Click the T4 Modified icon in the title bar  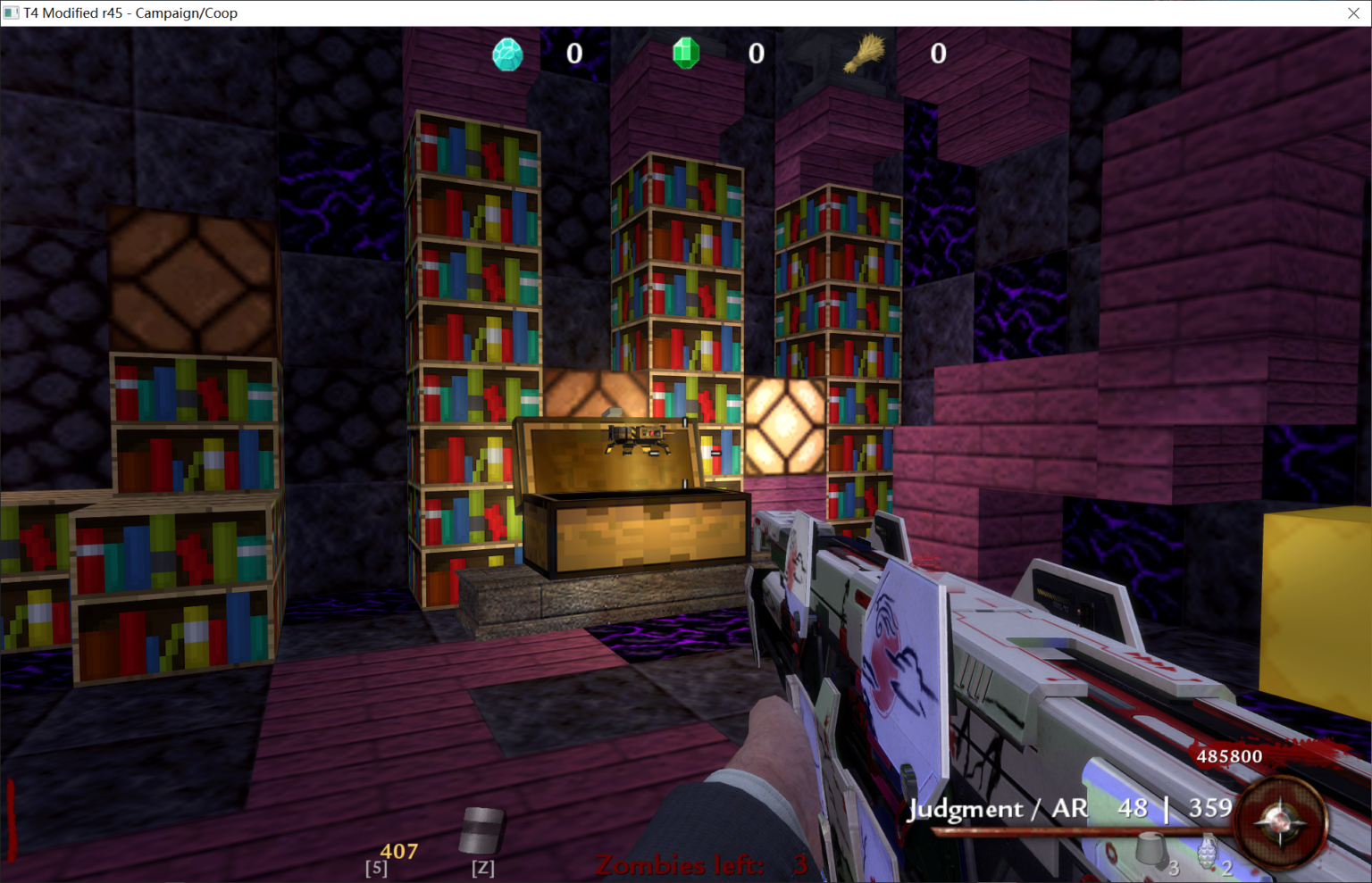pos(13,12)
